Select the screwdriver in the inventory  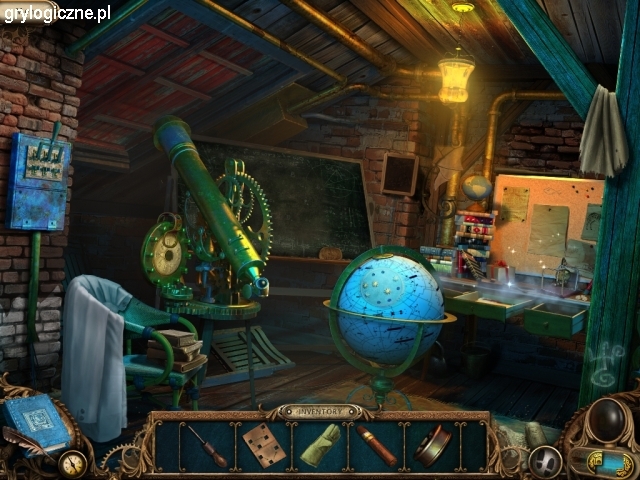[x=208, y=445]
